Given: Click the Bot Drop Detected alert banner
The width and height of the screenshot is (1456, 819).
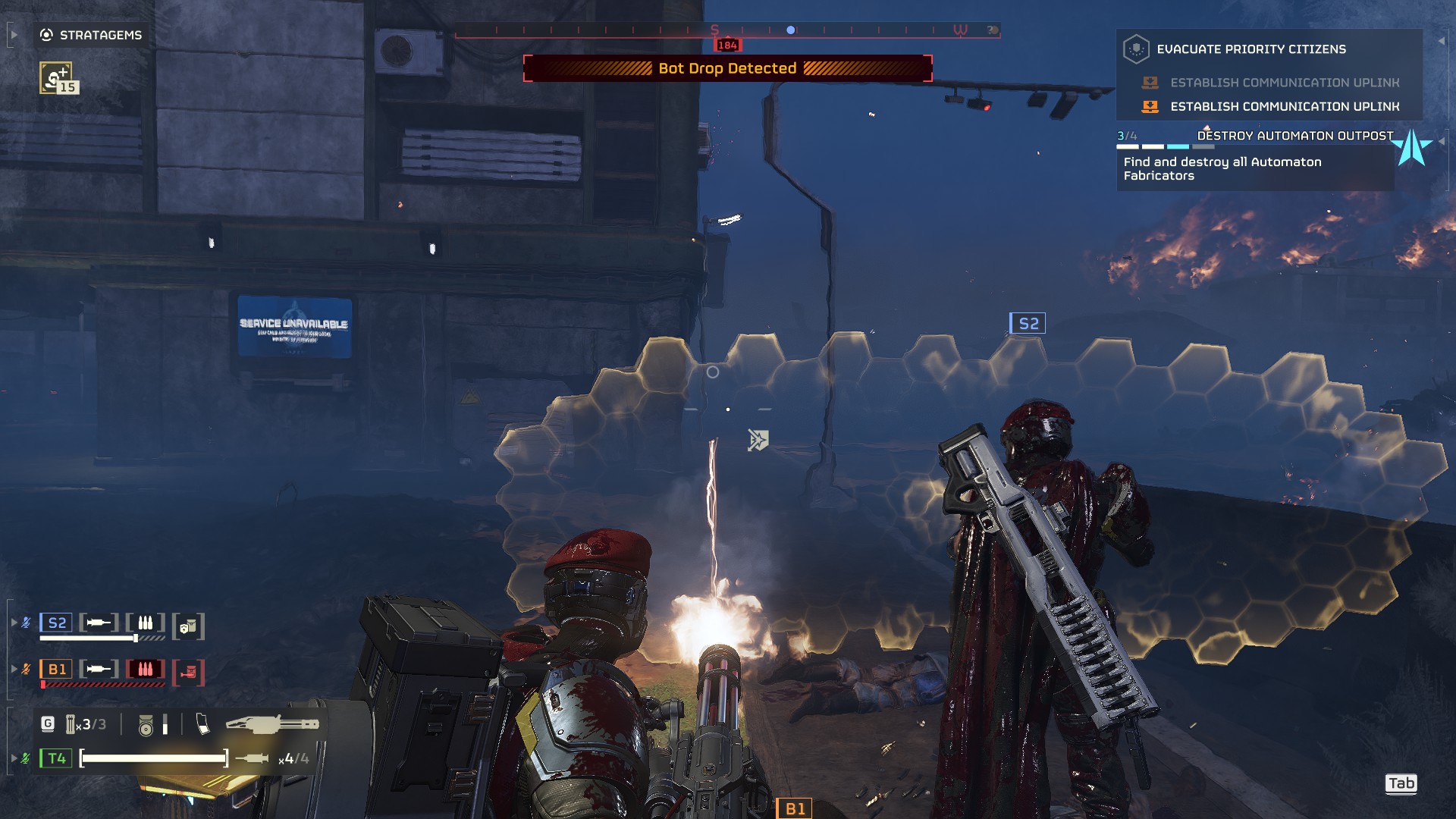Looking at the screenshot, I should (727, 68).
